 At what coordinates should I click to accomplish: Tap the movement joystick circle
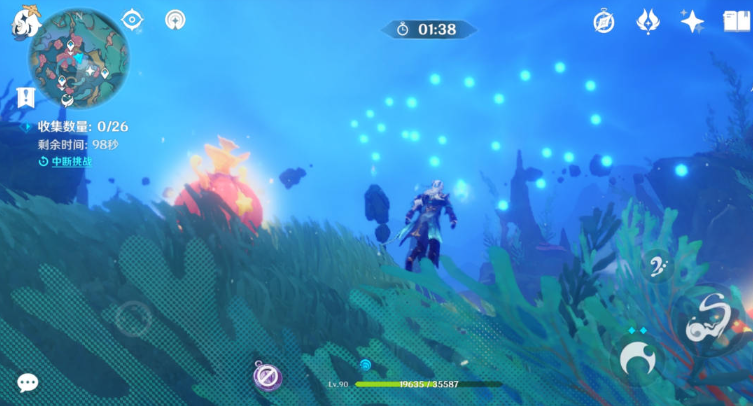click(x=132, y=319)
